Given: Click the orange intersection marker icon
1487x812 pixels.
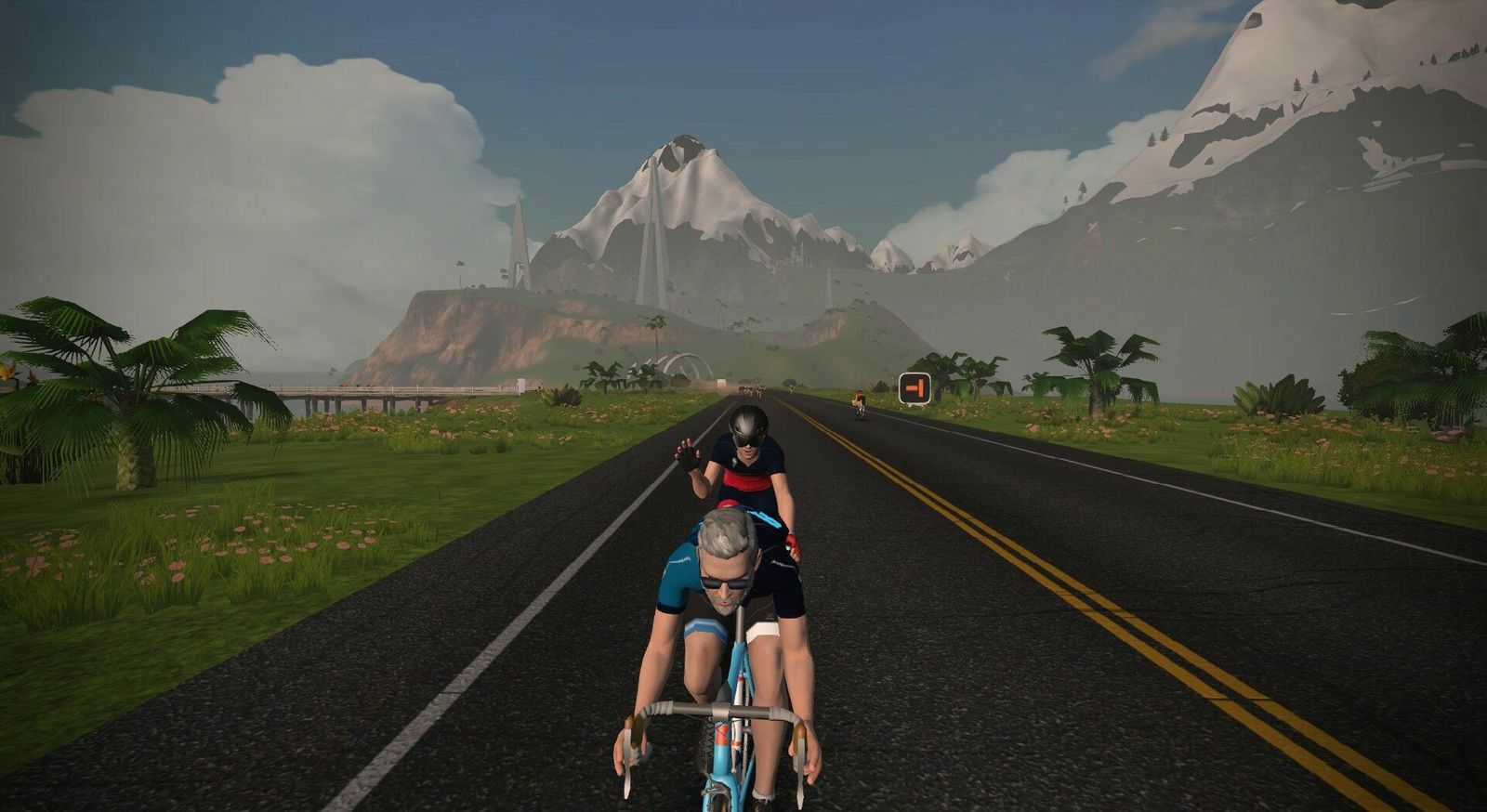Looking at the screenshot, I should click(915, 386).
